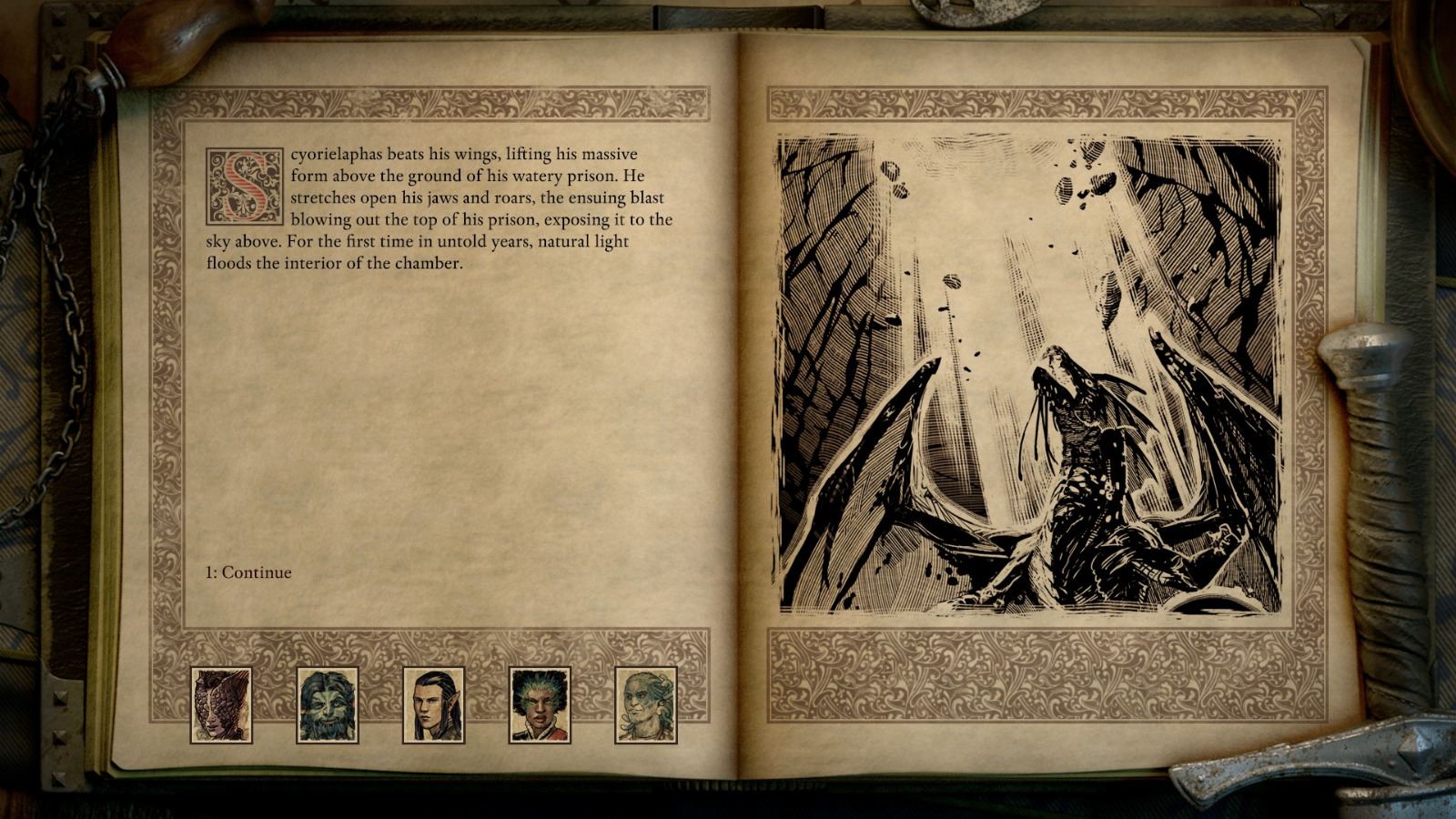Viewport: 1456px width, 819px height.
Task: Click the decorative banner above the story text
Action: tap(437, 104)
